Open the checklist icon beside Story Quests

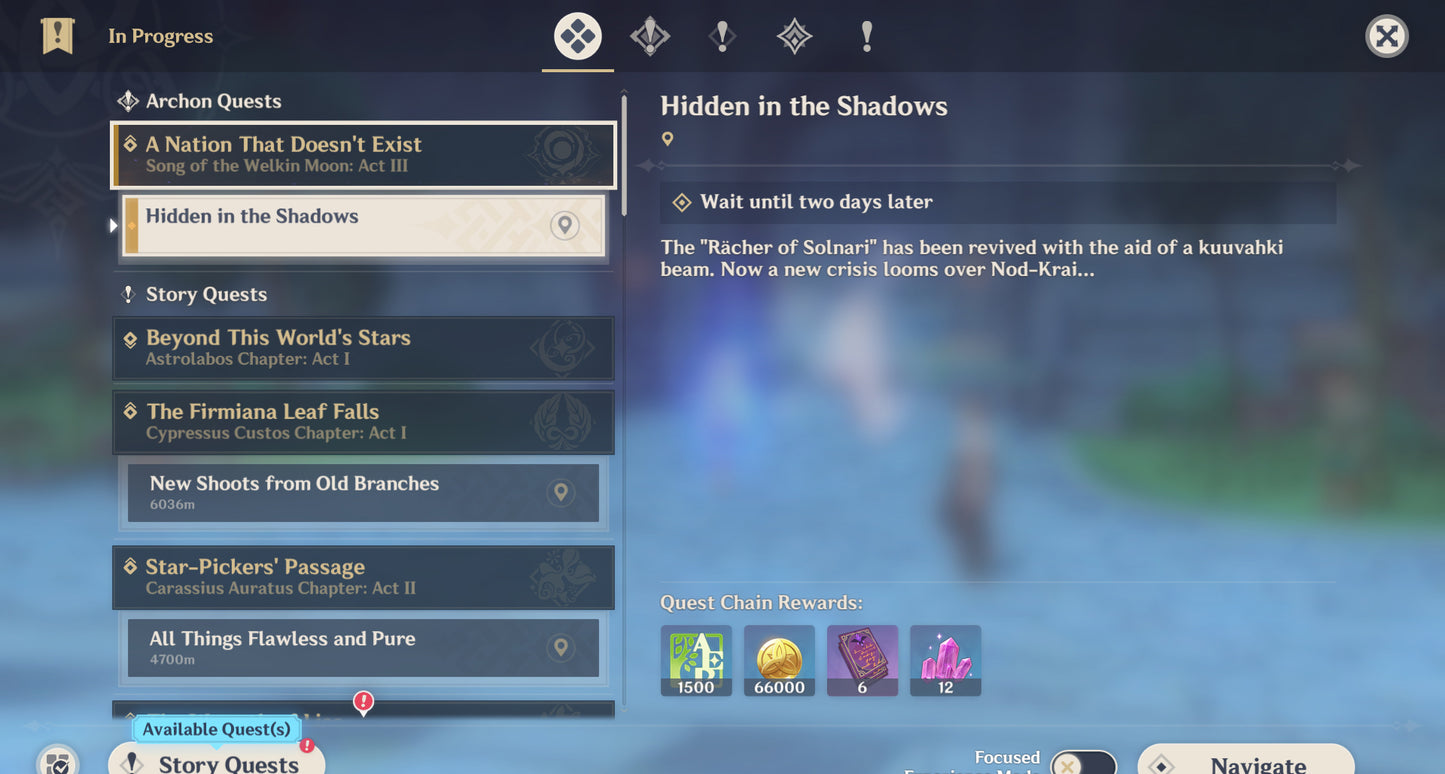coord(58,763)
